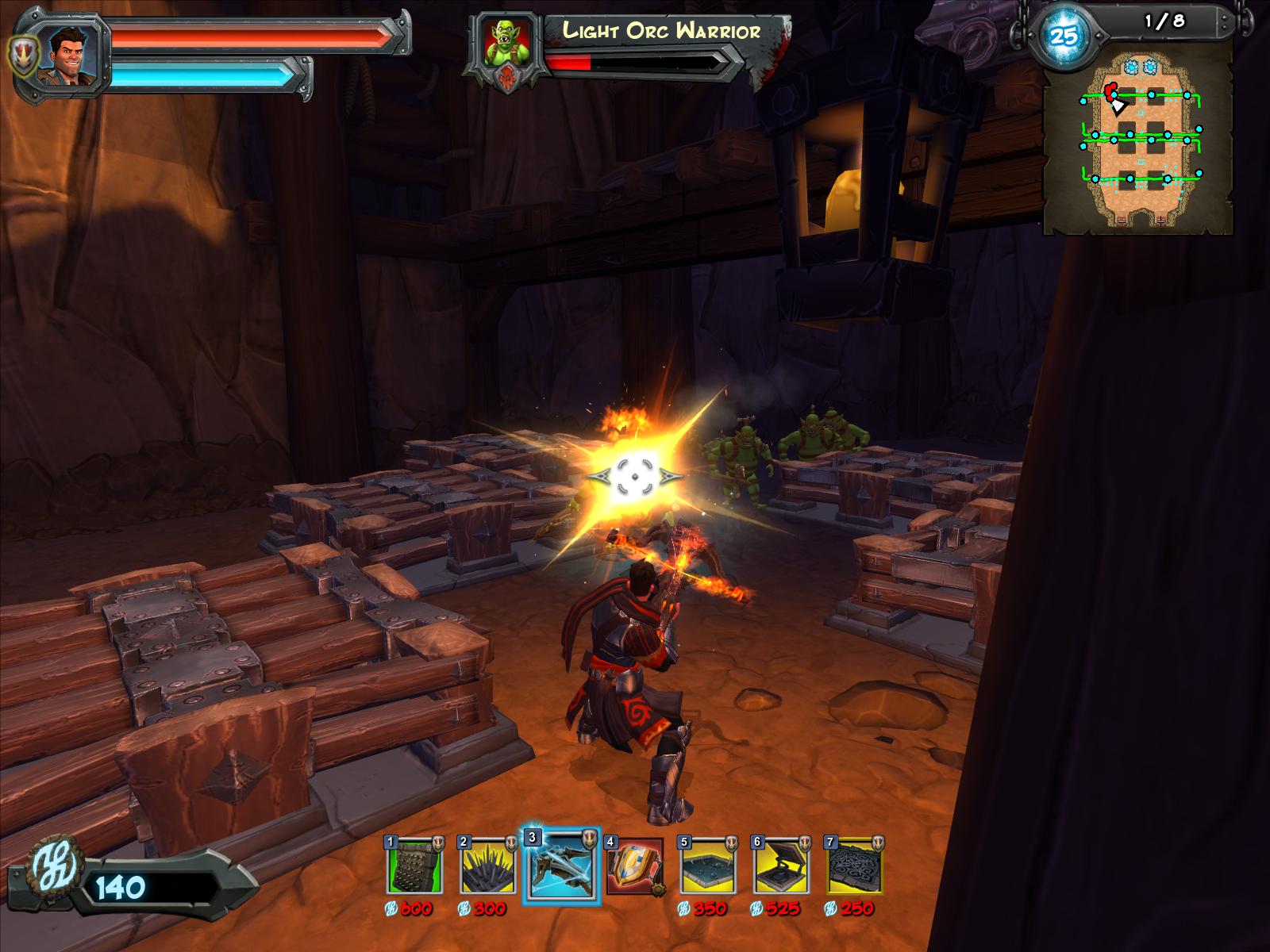Viewport: 1270px width, 952px height.
Task: Select the spiked wall trap in slot 1
Action: point(414,865)
